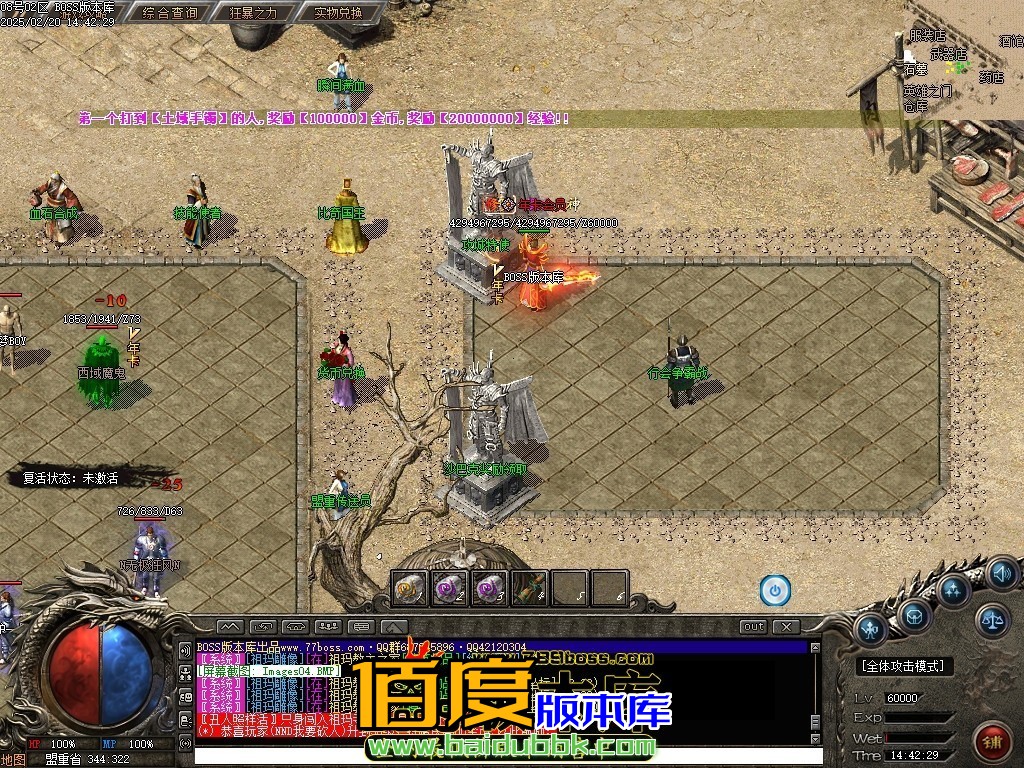The width and height of the screenshot is (1024, 768).
Task: Select the green bamboo item in slot 4
Action: tap(530, 588)
